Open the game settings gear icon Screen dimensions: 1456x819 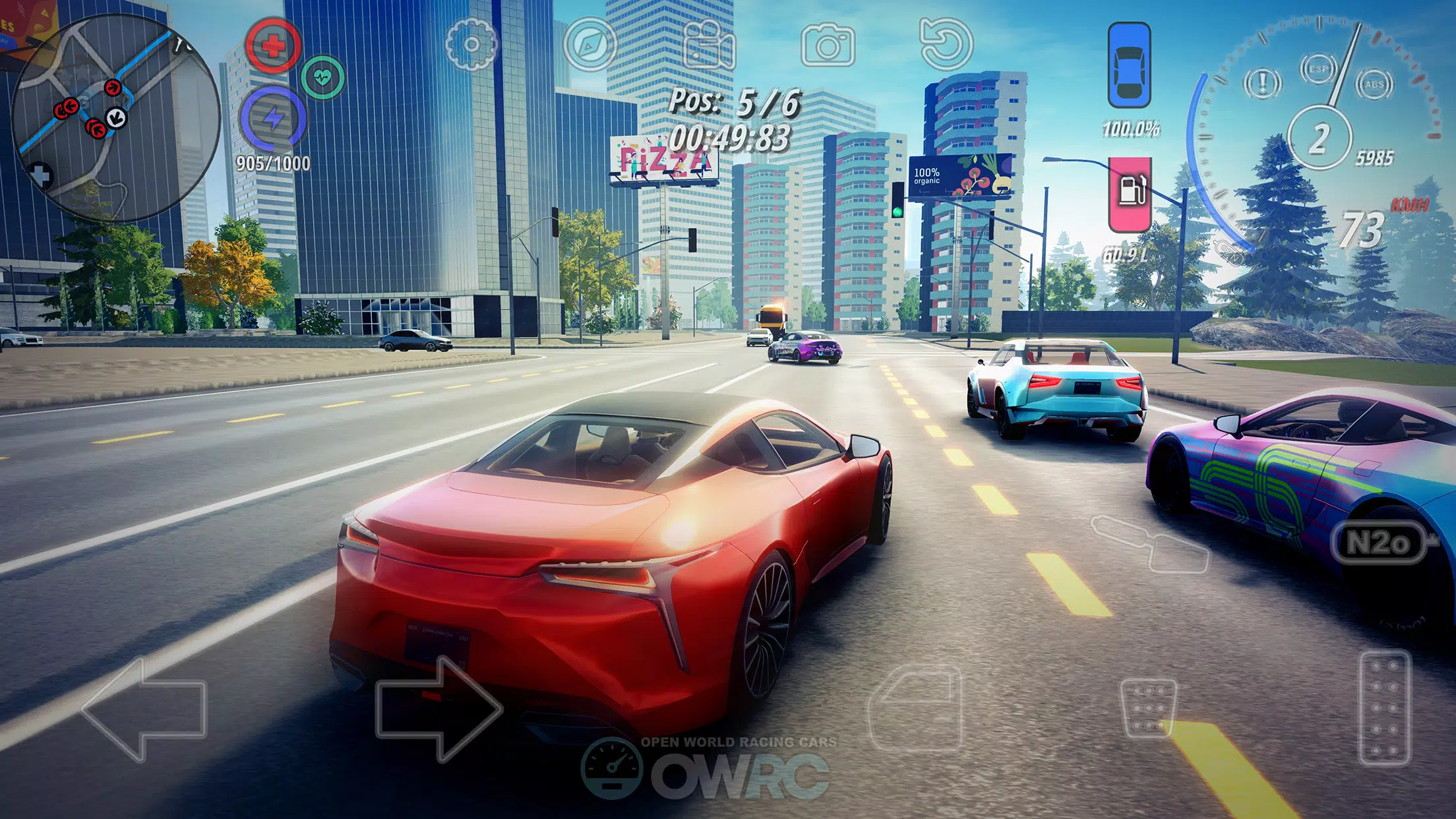(x=470, y=45)
